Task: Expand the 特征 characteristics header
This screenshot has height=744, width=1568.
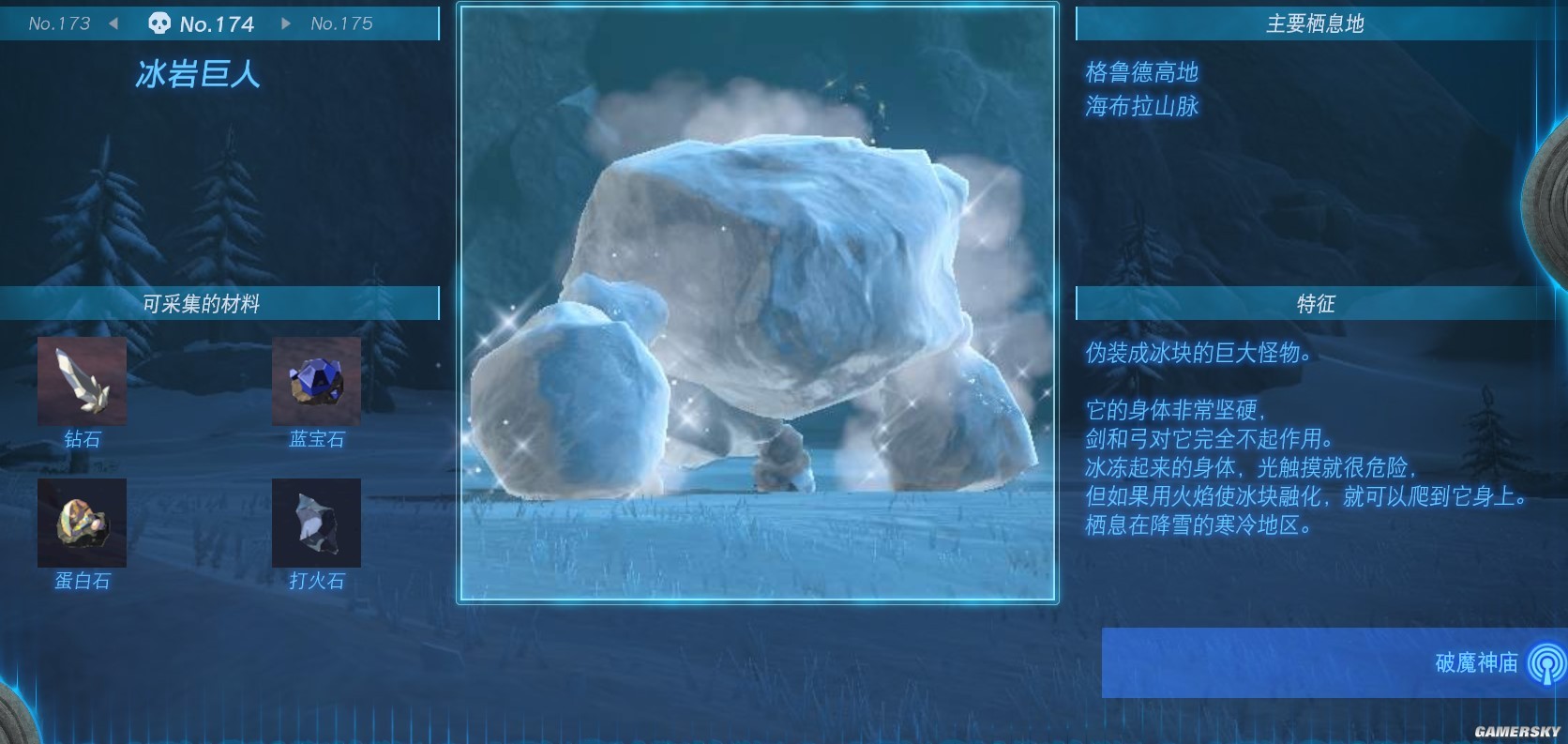Action: 1315,303
